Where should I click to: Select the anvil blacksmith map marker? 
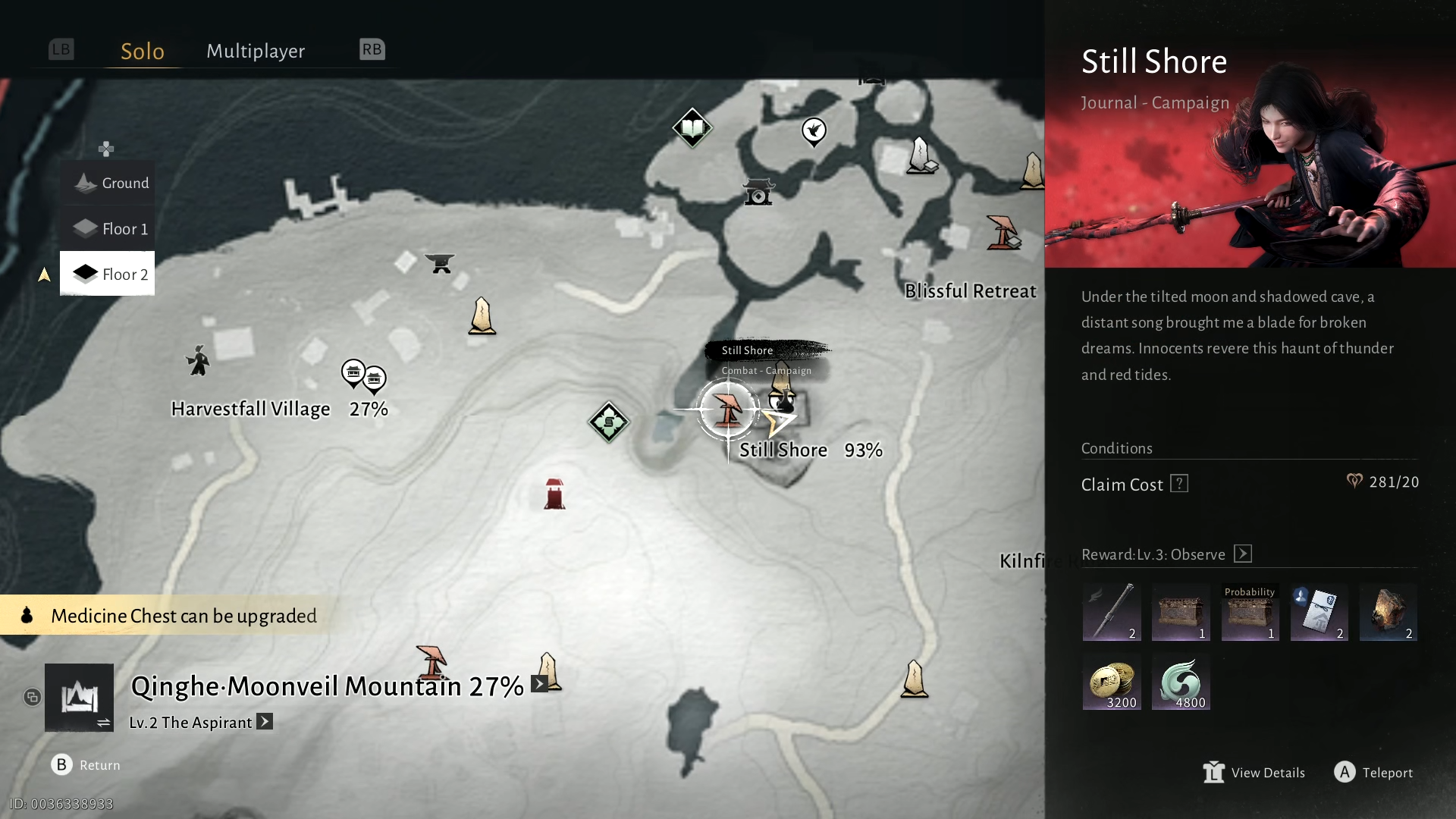click(440, 263)
